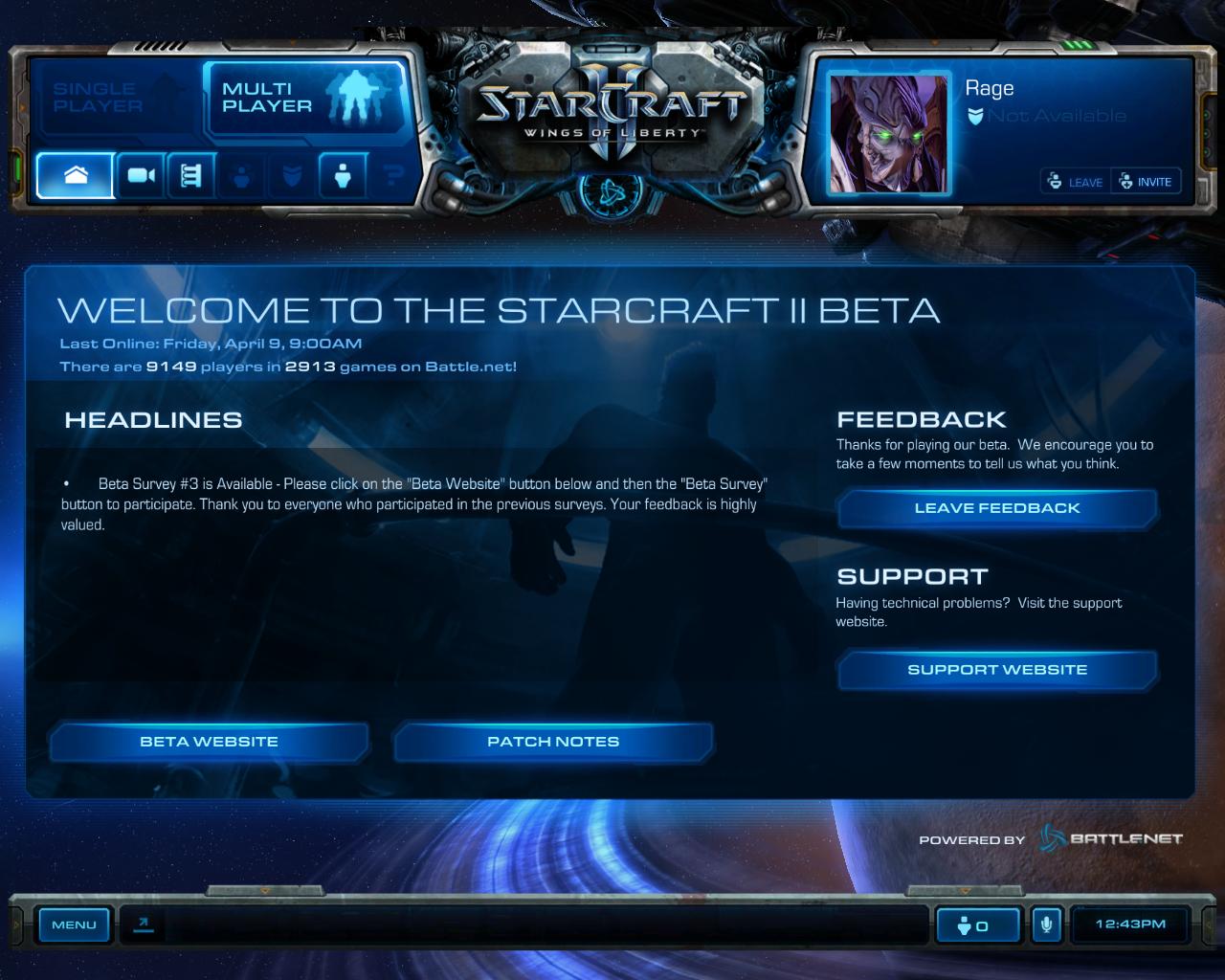The image size is (1225, 980).
Task: Click the chat pop-out arrow icon
Action: (144, 924)
